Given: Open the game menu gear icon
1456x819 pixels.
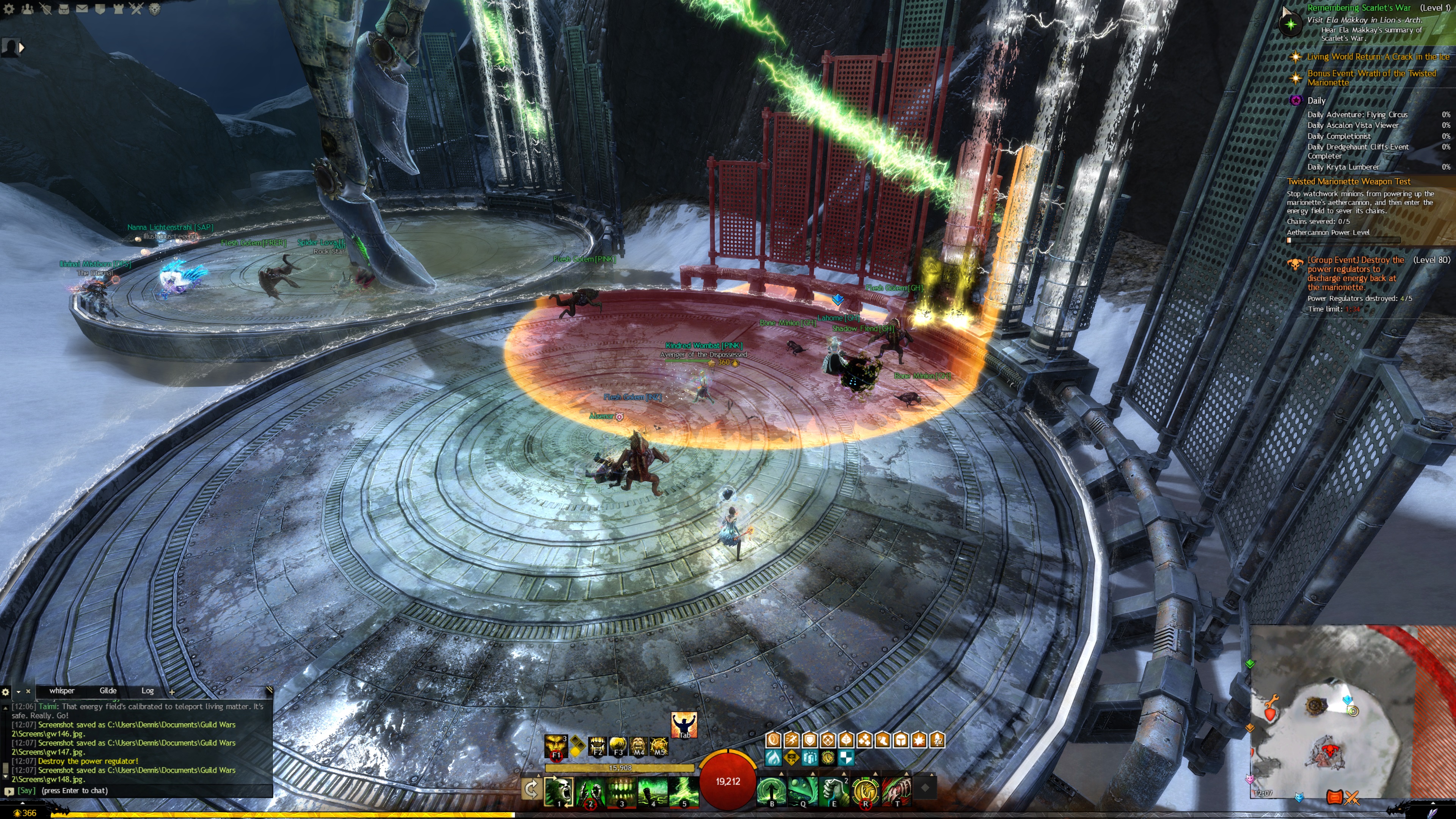Looking at the screenshot, I should tap(9, 9).
